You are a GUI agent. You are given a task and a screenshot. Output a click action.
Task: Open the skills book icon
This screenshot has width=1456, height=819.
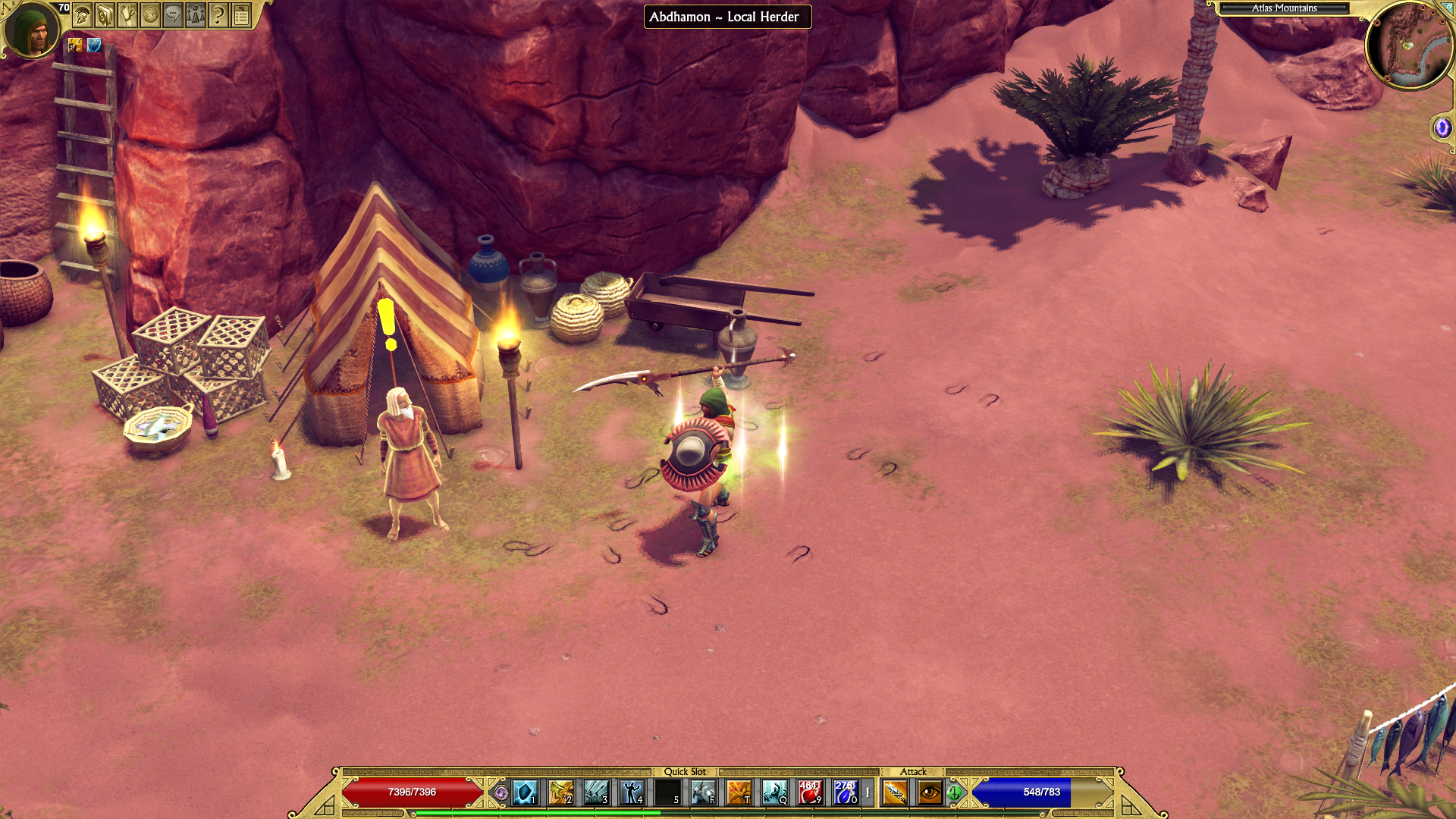[x=105, y=14]
